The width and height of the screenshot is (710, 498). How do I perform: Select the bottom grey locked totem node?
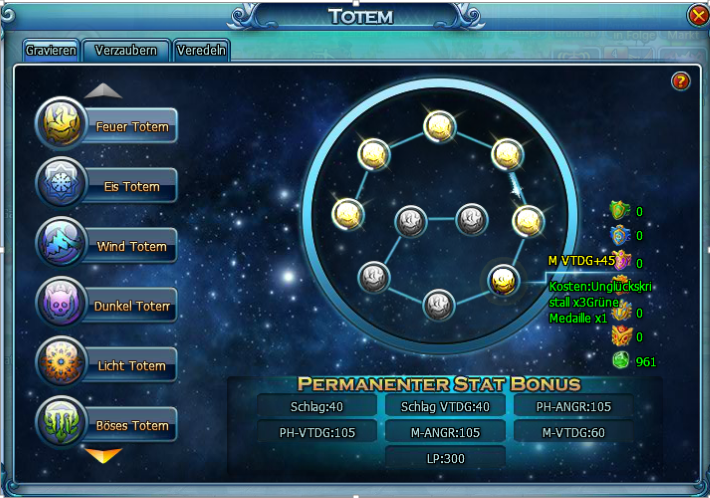tap(439, 304)
